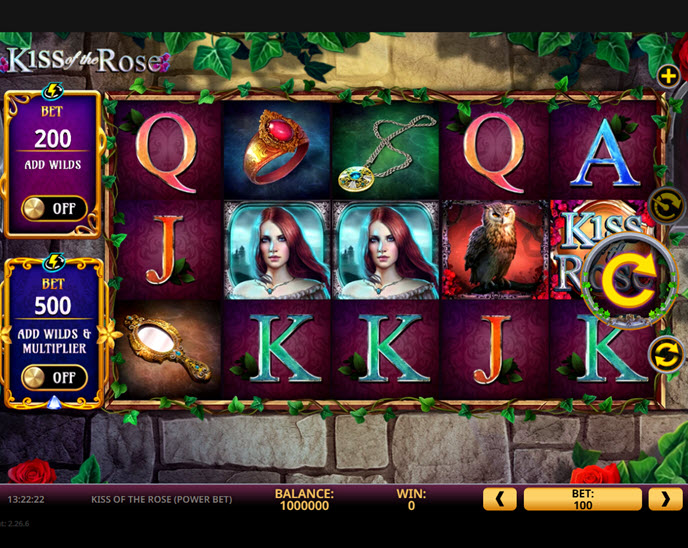Open autoplay with the upper small arrows button
This screenshot has height=548, width=688.
click(x=665, y=205)
